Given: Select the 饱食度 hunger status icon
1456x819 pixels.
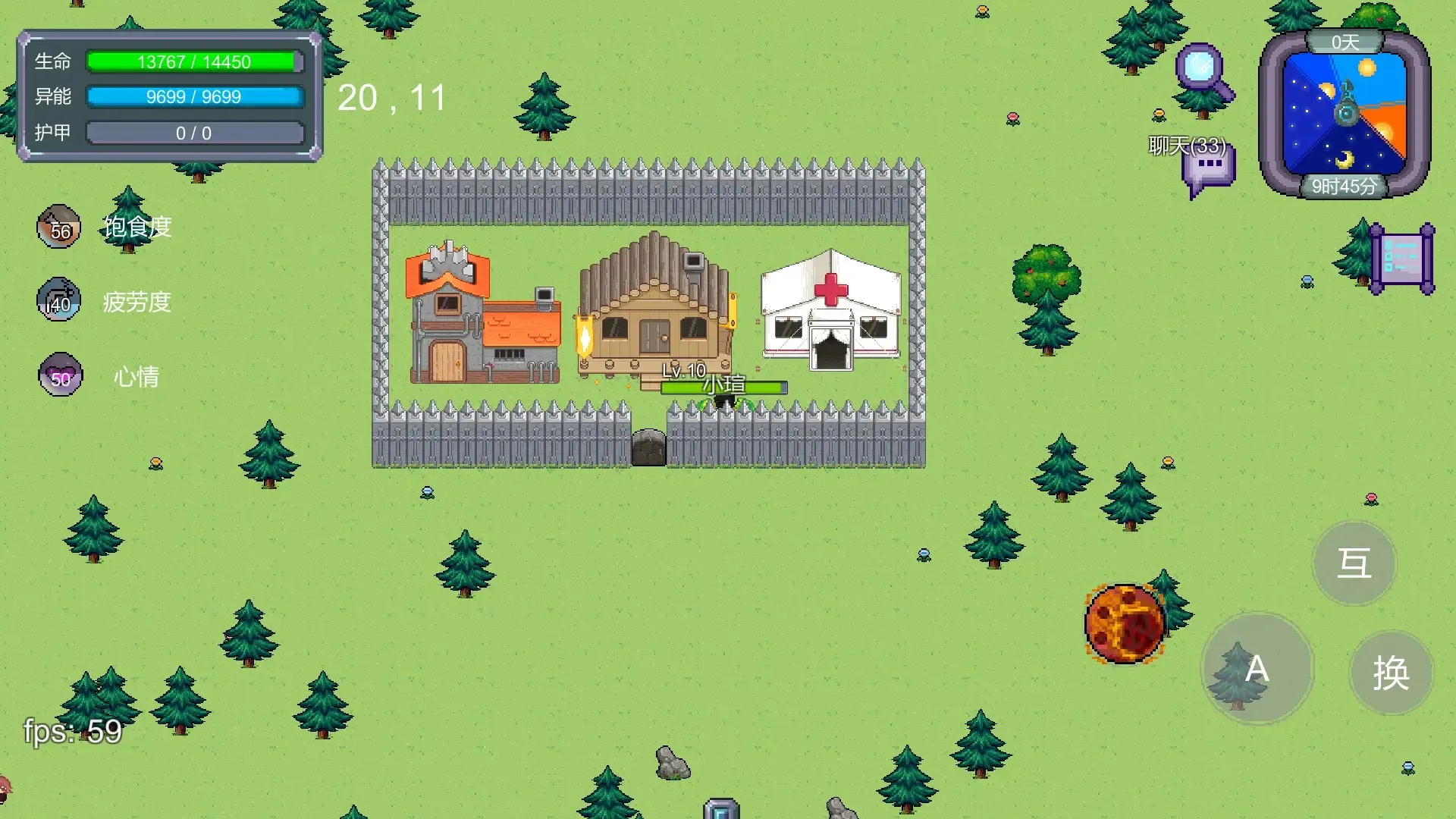Looking at the screenshot, I should [59, 227].
